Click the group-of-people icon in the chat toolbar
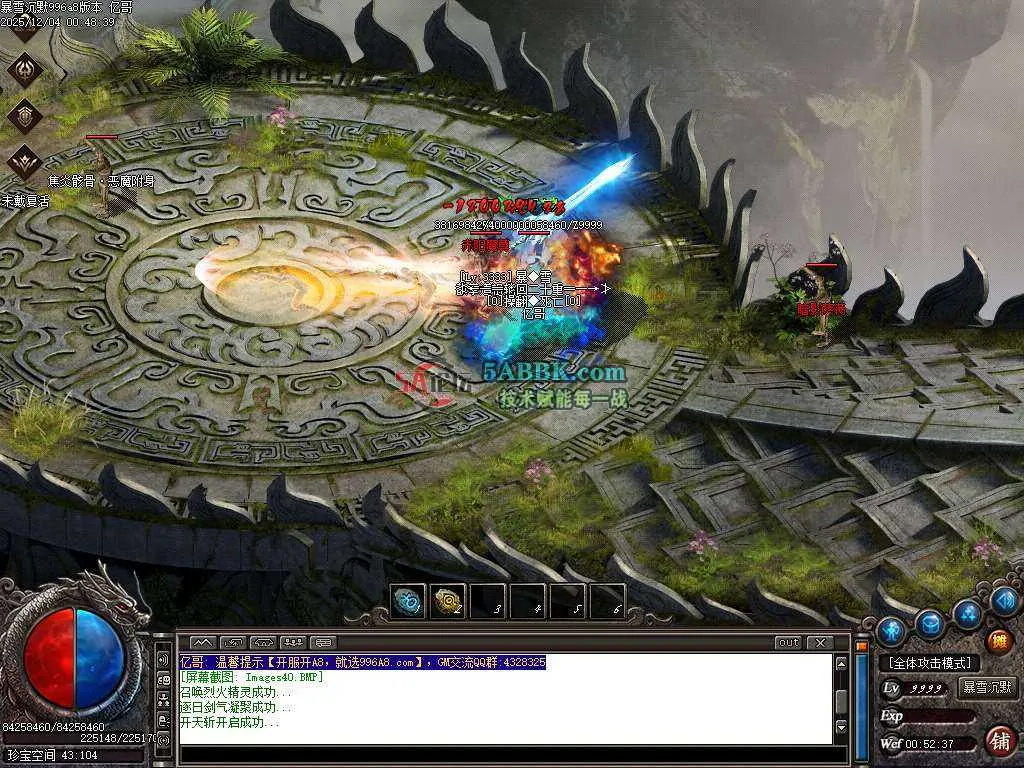Screen dimensions: 1024x768 click(x=293, y=642)
